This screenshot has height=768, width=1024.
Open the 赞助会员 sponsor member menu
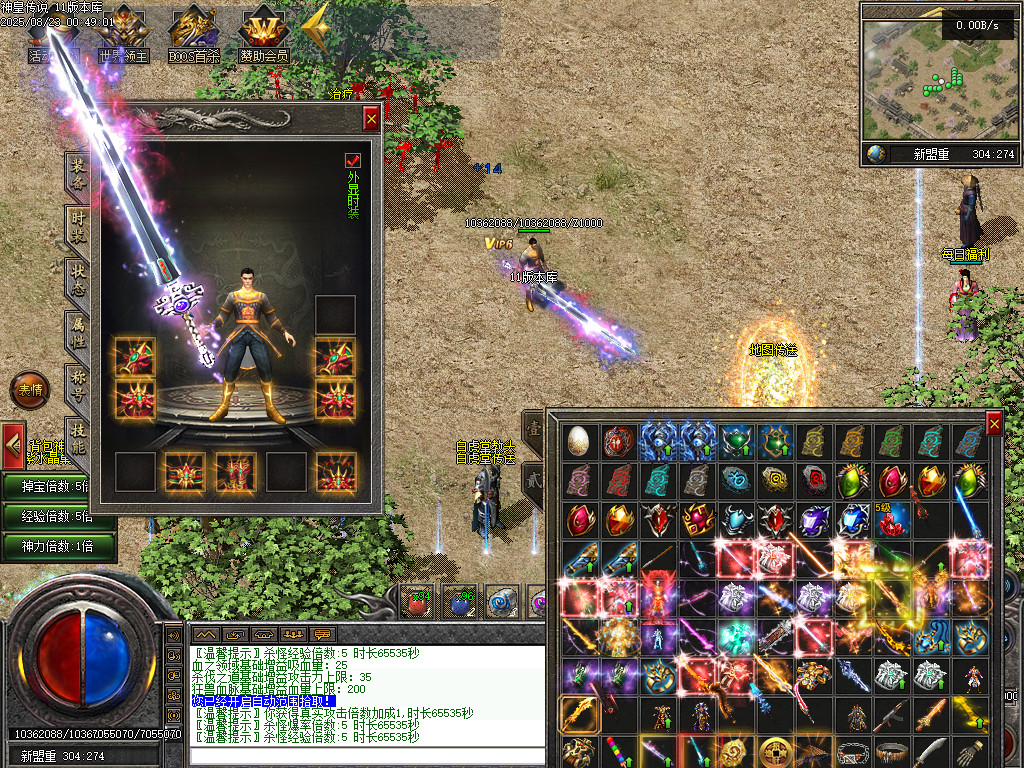[x=263, y=34]
